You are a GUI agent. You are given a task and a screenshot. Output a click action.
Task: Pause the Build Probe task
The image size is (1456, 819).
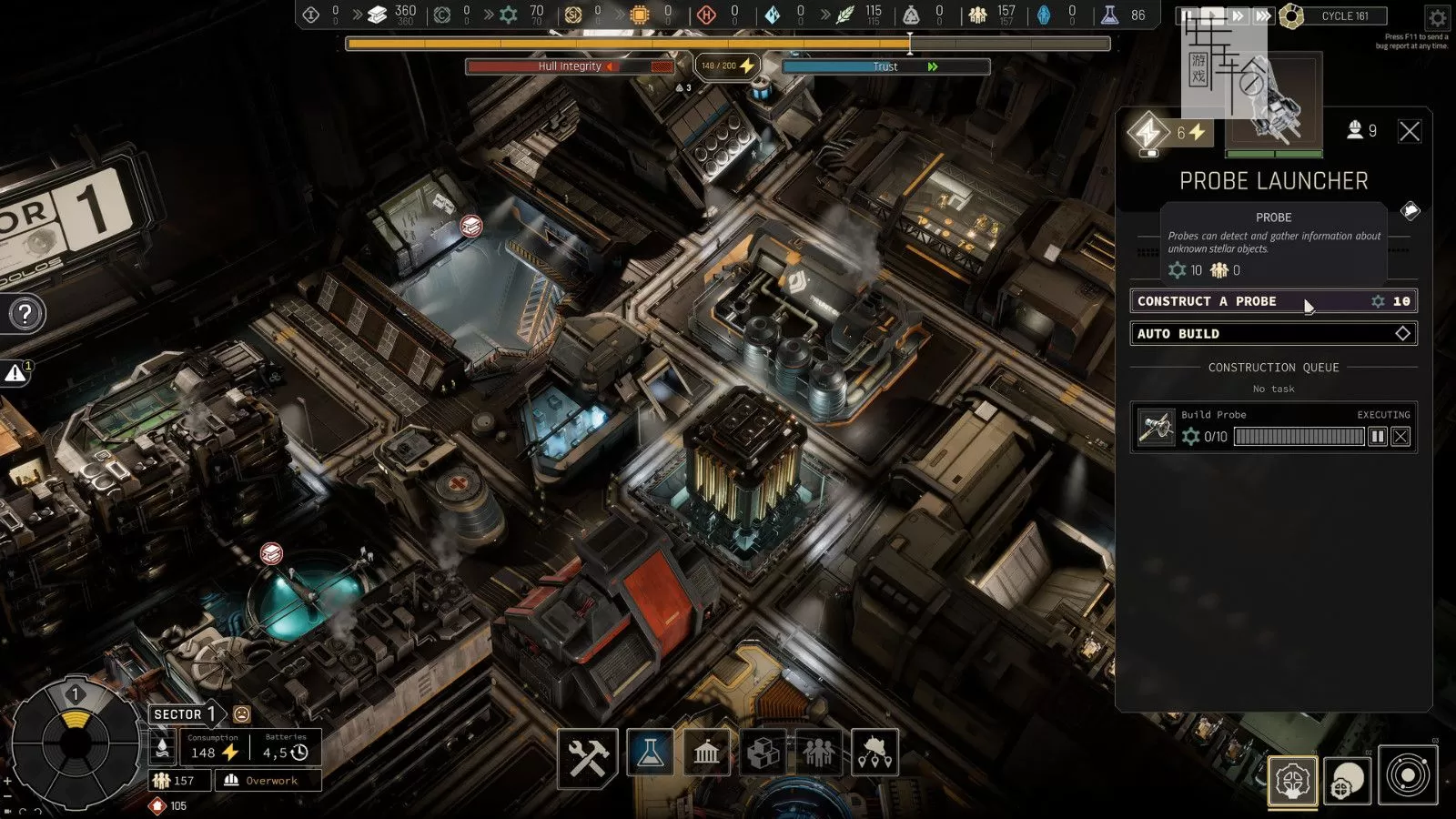click(x=1378, y=437)
